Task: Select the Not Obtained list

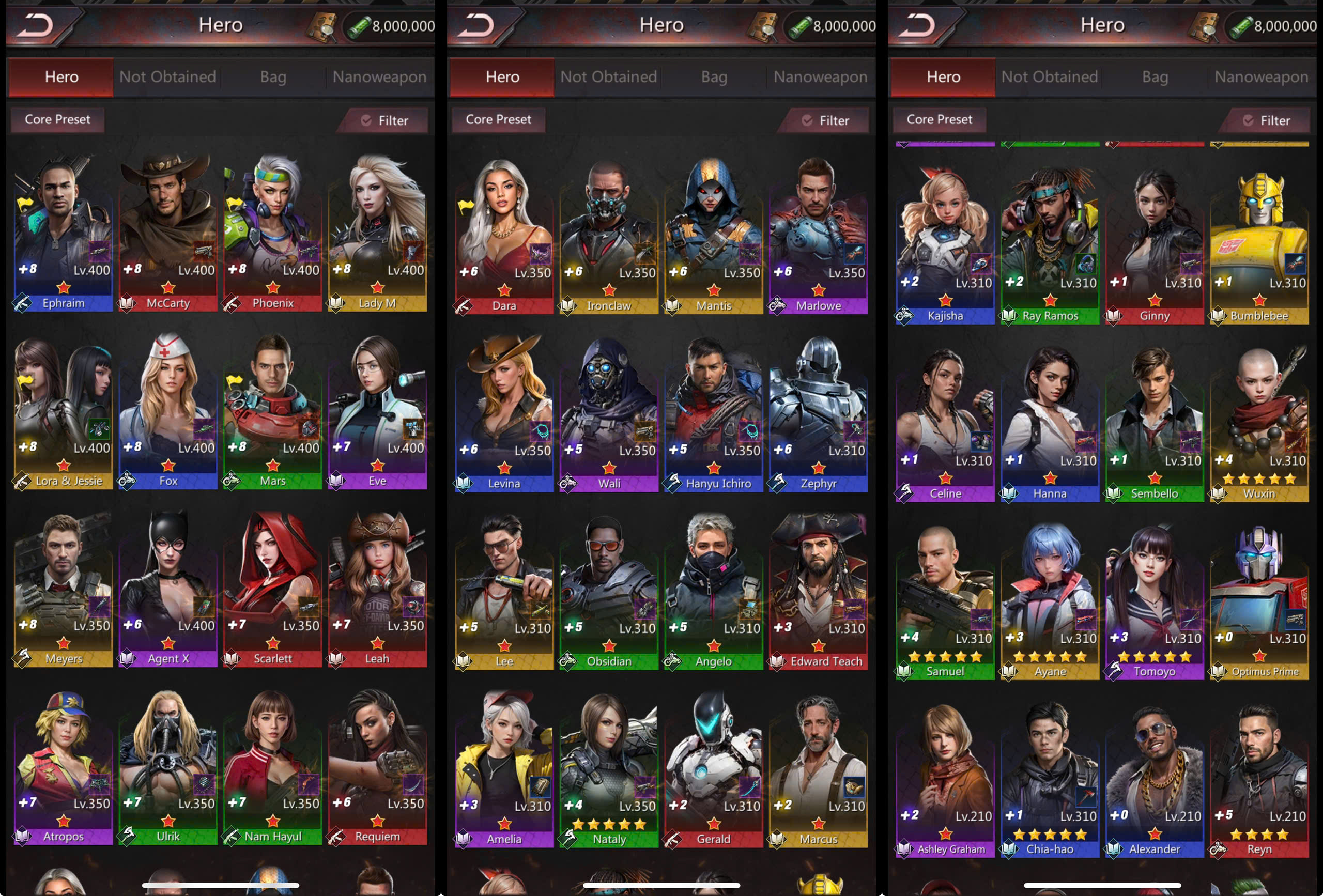Action: (x=167, y=77)
